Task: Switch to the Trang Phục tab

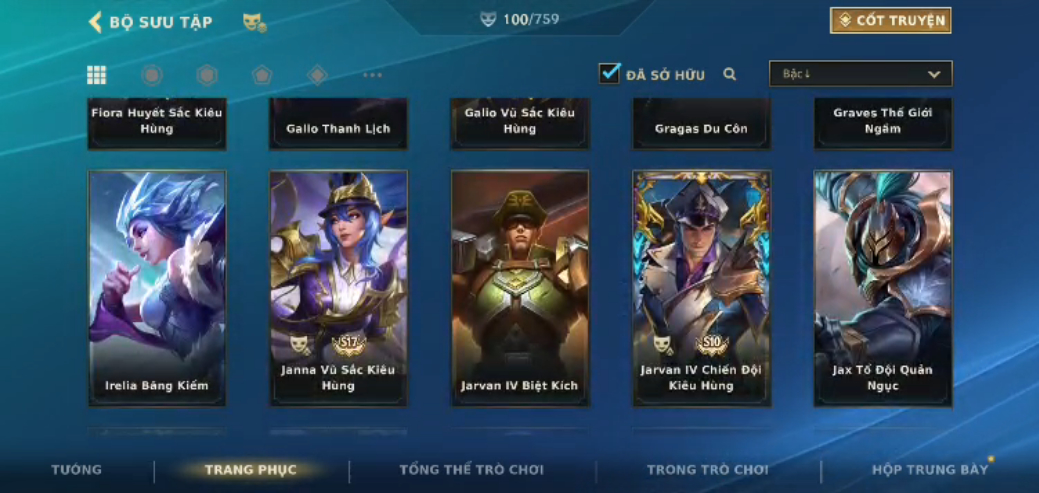Action: click(x=250, y=470)
